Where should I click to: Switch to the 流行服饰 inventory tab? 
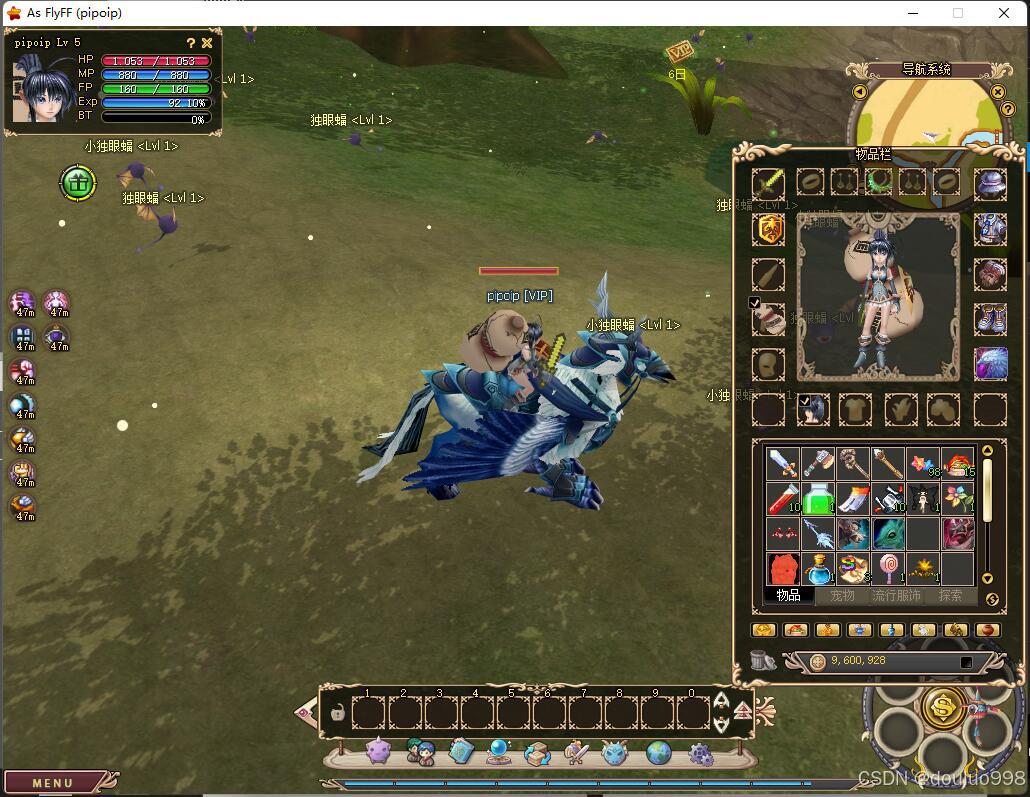(896, 596)
